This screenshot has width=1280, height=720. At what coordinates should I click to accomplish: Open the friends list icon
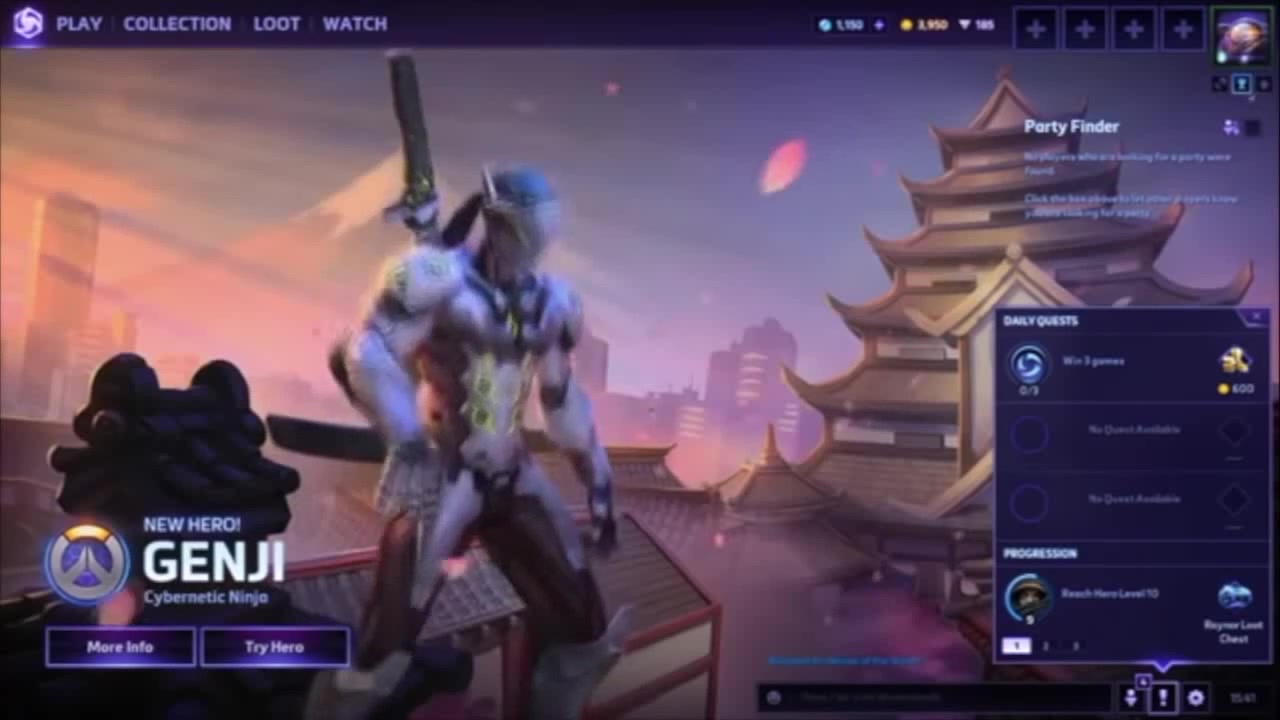pos(1131,697)
